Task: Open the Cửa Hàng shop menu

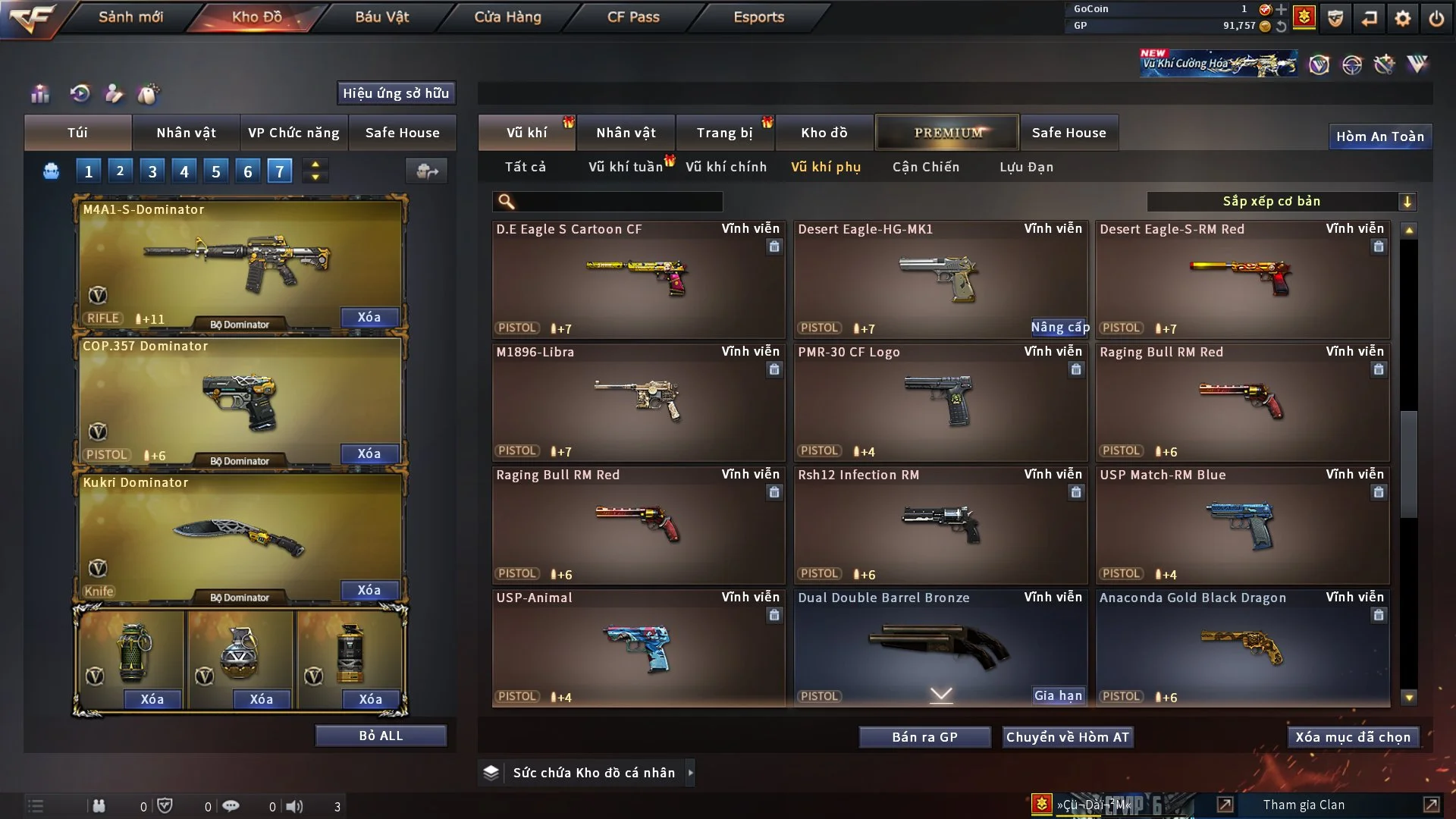Action: [507, 17]
